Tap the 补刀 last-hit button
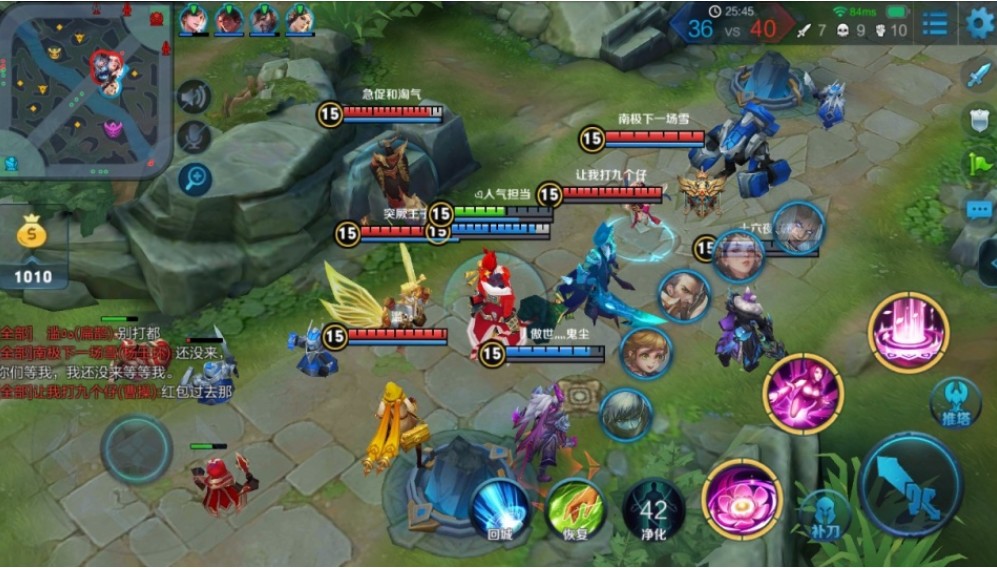The width and height of the screenshot is (997, 568). (x=824, y=514)
